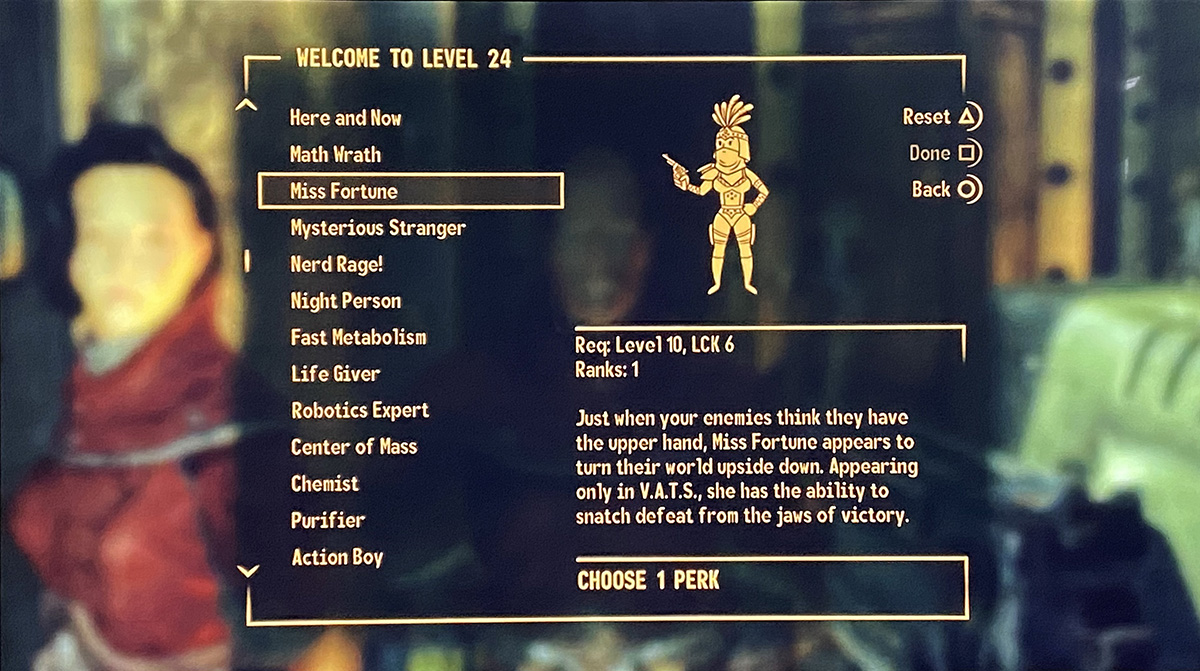This screenshot has height=671, width=1200.
Task: Select Fast Metabolism from the perk list
Action: click(358, 338)
